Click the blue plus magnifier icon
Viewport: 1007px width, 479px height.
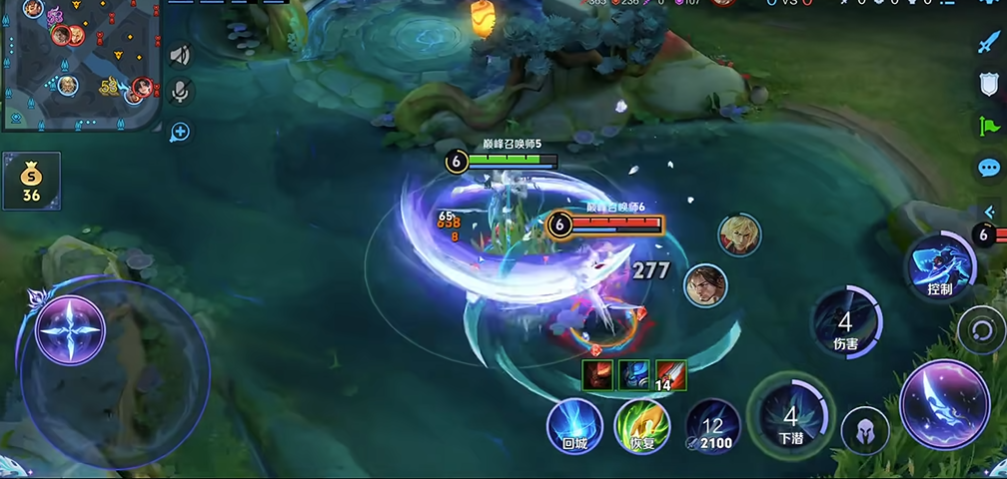180,131
